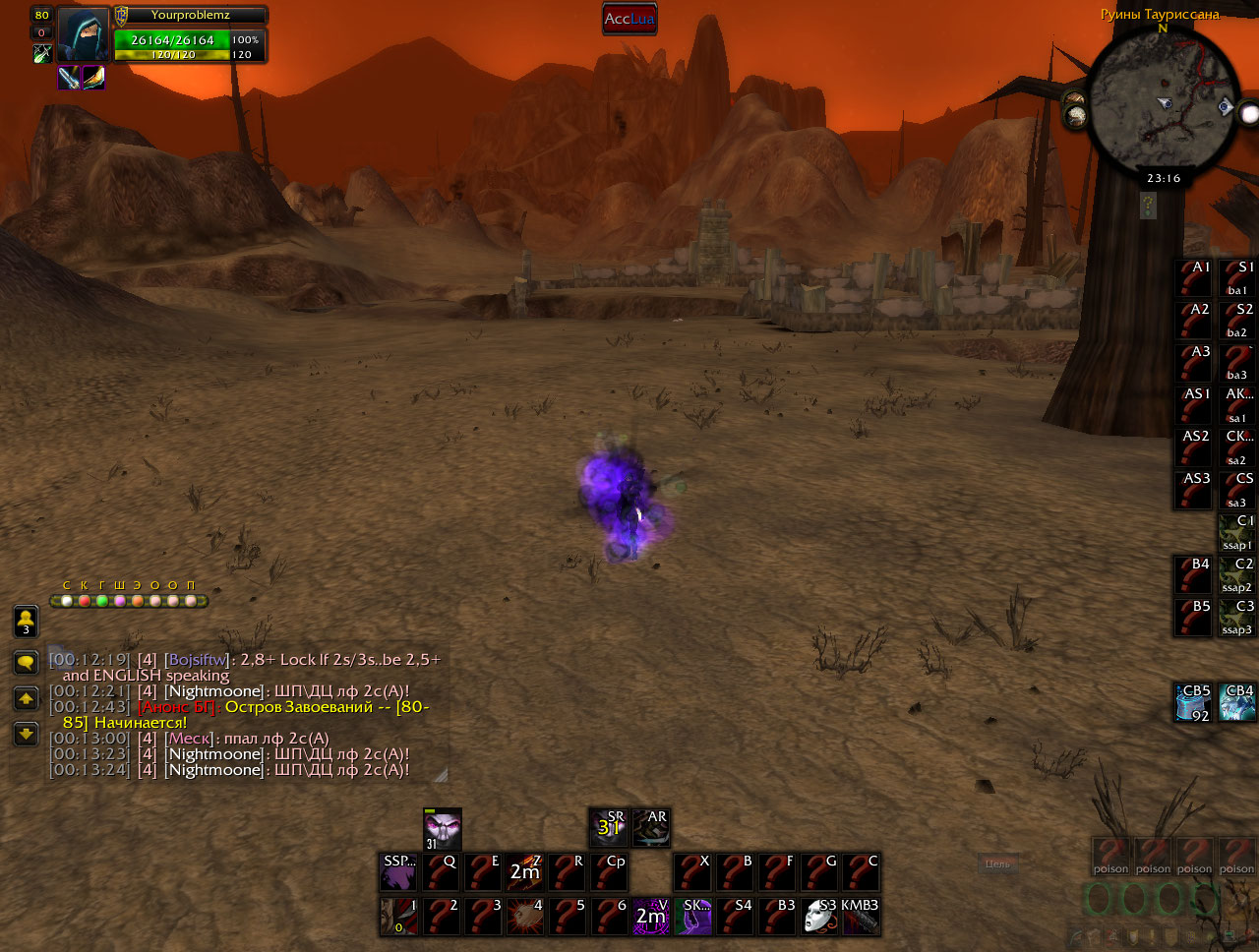Activate the purple SSP ability slot
The height and width of the screenshot is (952, 1259).
coord(399,871)
